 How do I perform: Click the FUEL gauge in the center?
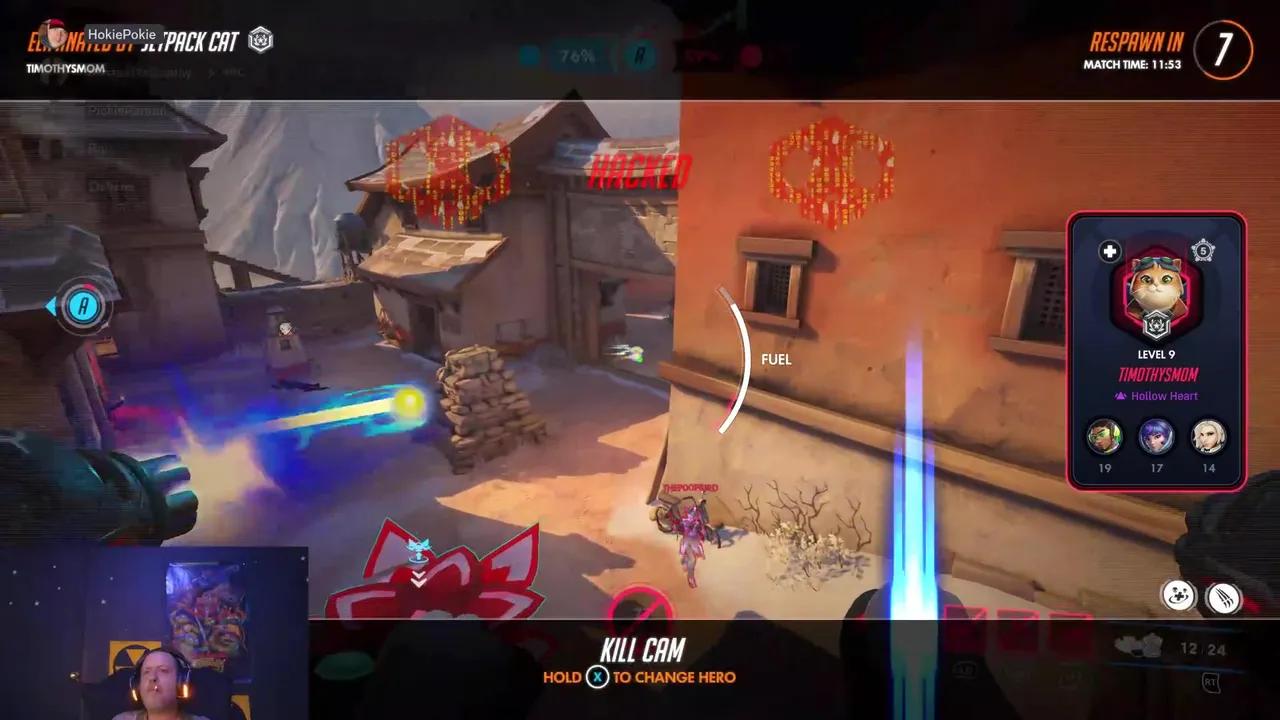pyautogui.click(x=775, y=359)
